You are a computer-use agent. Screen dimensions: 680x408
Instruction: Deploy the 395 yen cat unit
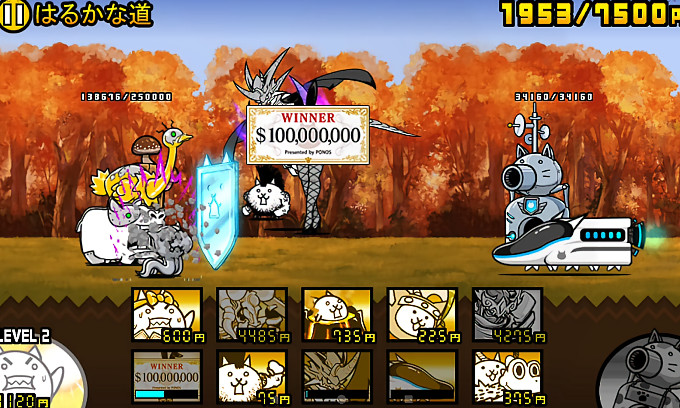(x=507, y=376)
